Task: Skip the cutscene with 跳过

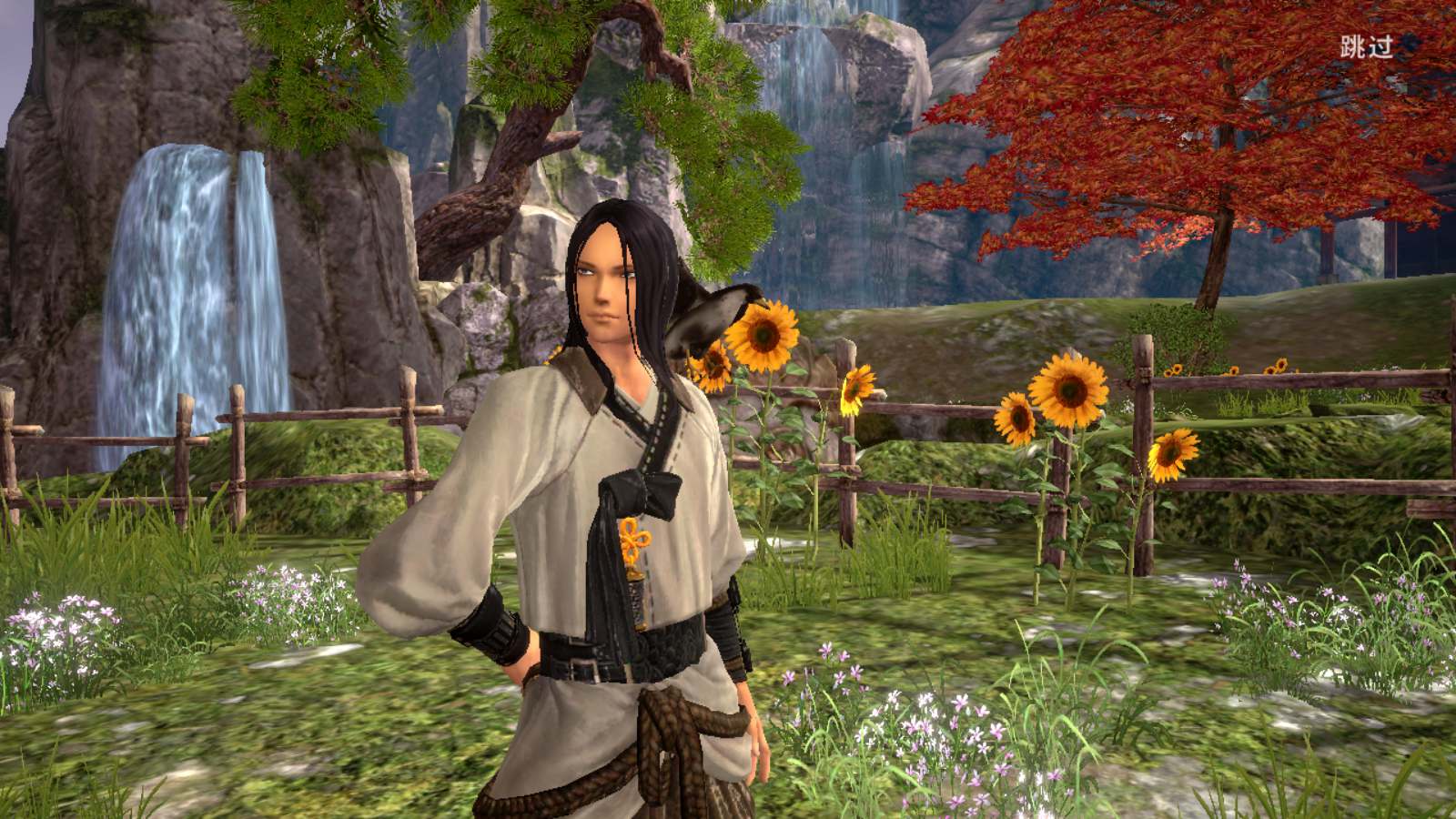Action: click(x=1366, y=47)
